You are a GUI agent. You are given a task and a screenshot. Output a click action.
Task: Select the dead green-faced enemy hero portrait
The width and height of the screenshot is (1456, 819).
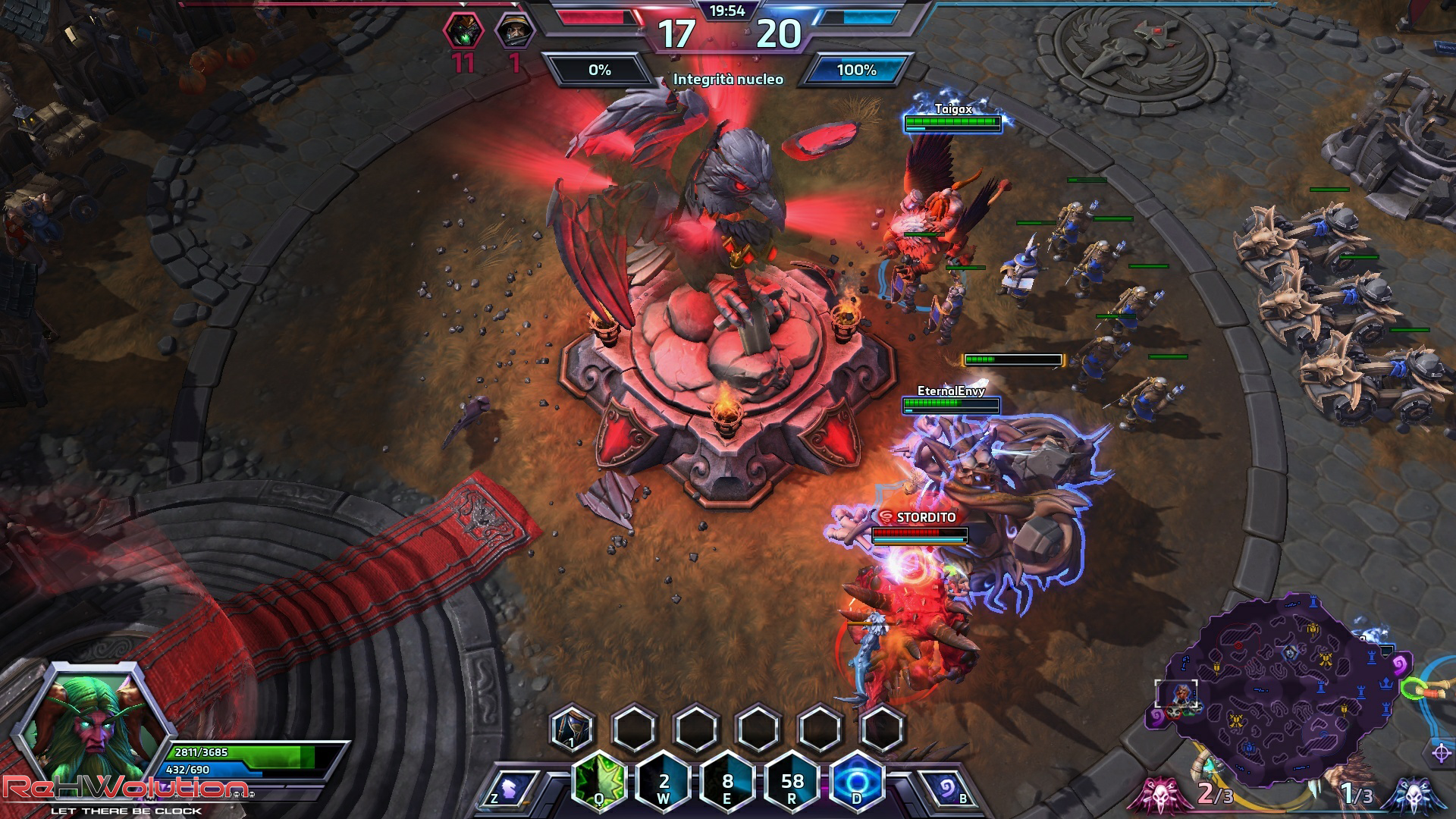[463, 32]
